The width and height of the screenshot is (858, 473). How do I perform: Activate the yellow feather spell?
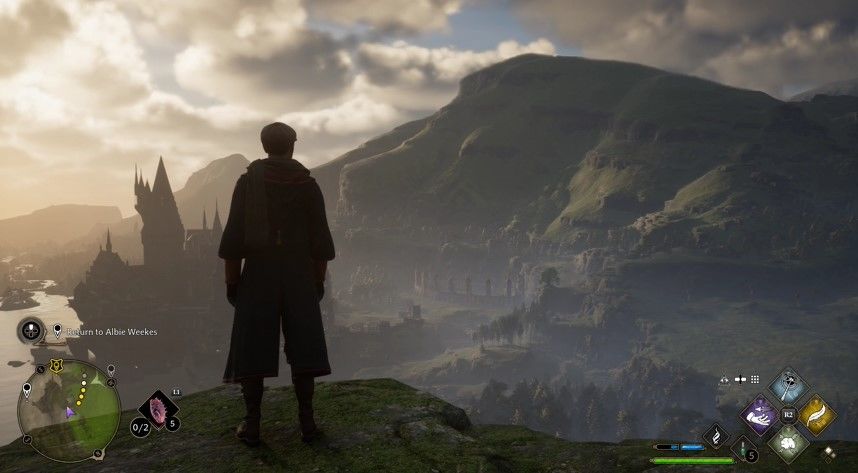817,414
